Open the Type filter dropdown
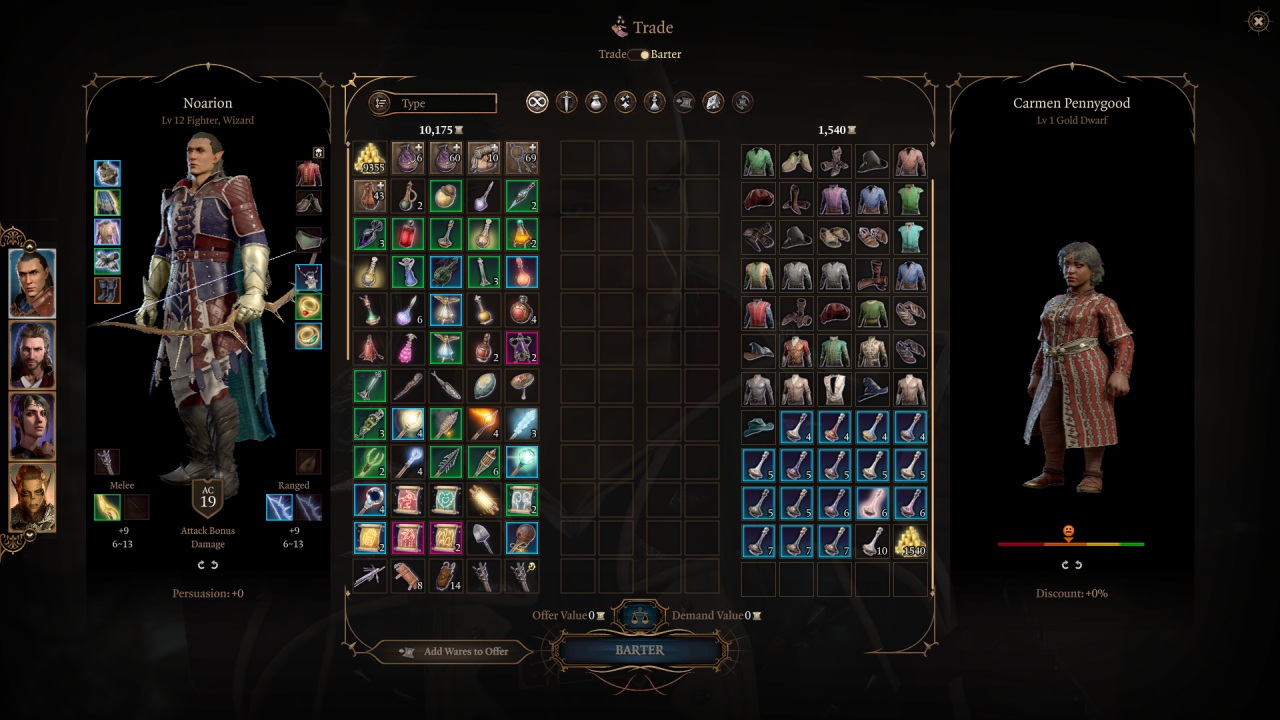 [445, 103]
